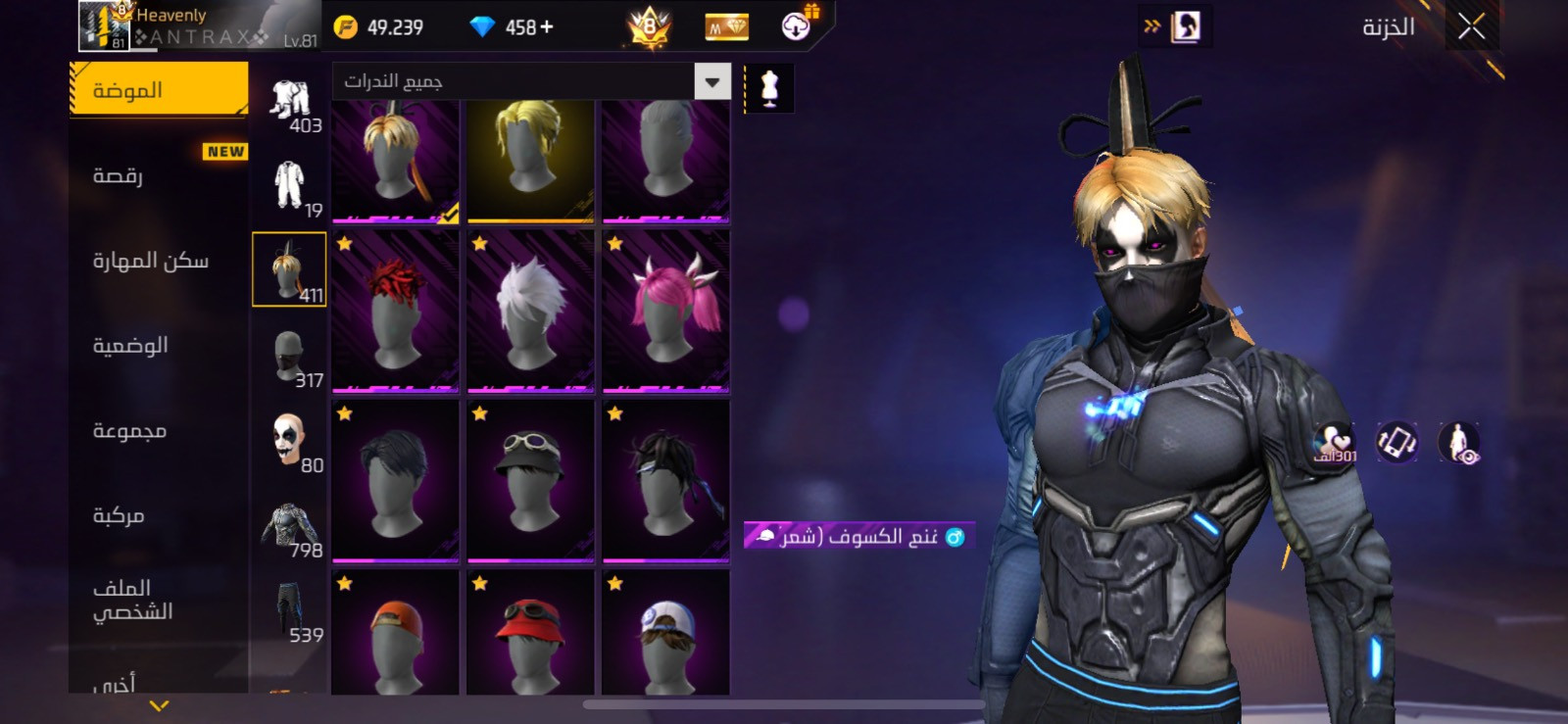1568x724 pixels.
Task: Open the الموضة fashion tab
Action: [159, 90]
